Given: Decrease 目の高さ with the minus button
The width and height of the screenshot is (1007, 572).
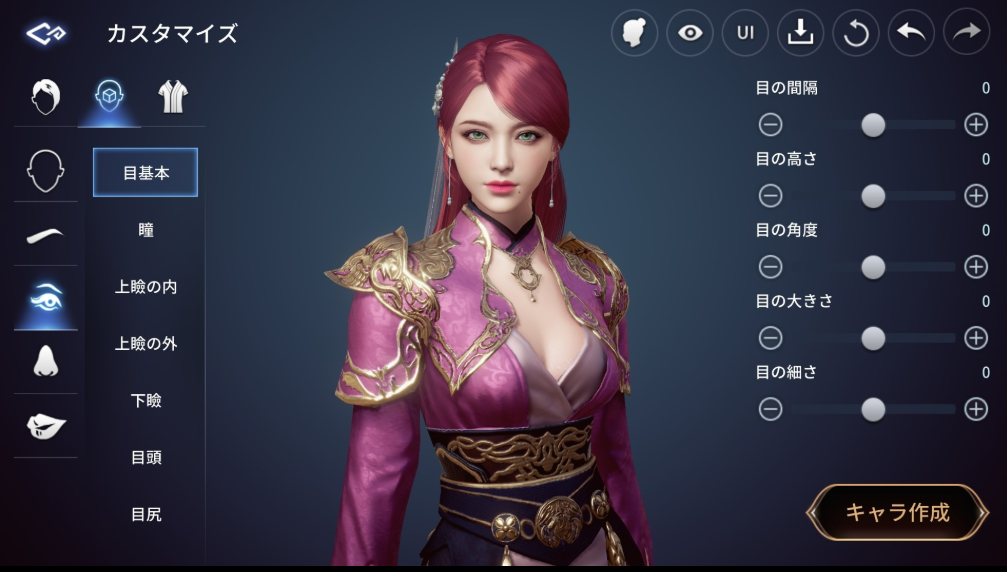Looking at the screenshot, I should 770,196.
